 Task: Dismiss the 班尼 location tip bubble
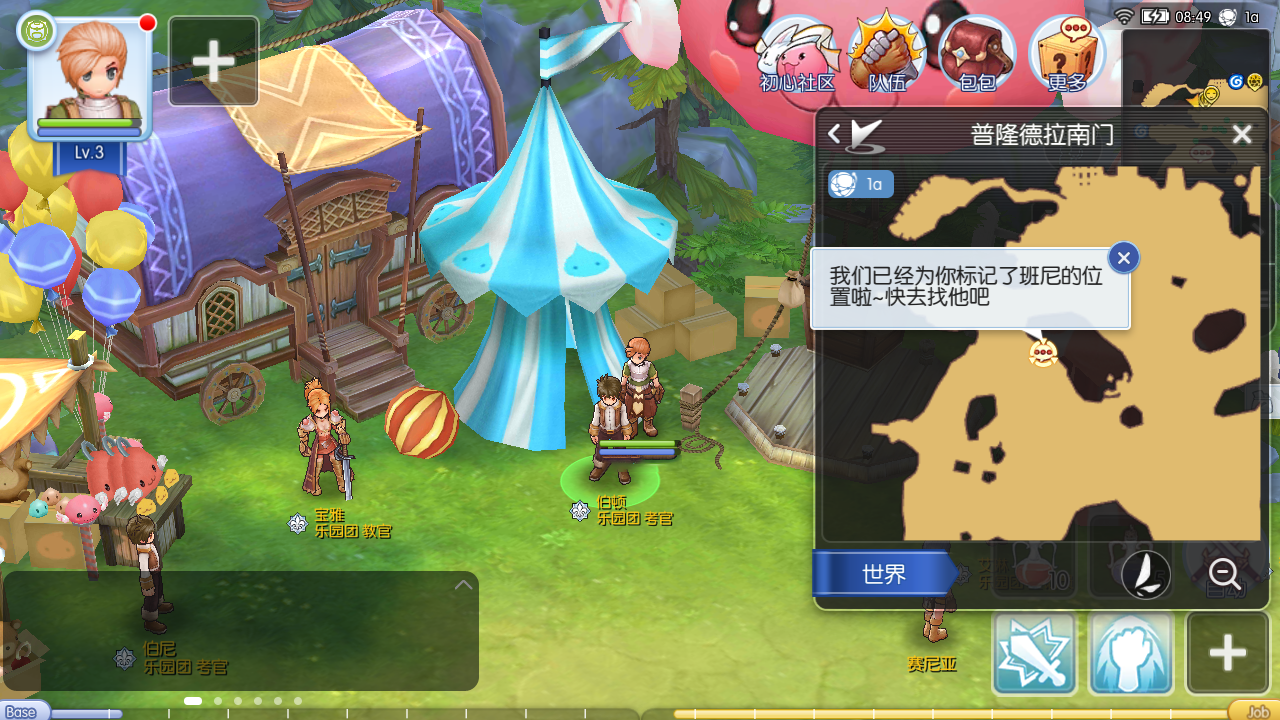[x=1124, y=258]
